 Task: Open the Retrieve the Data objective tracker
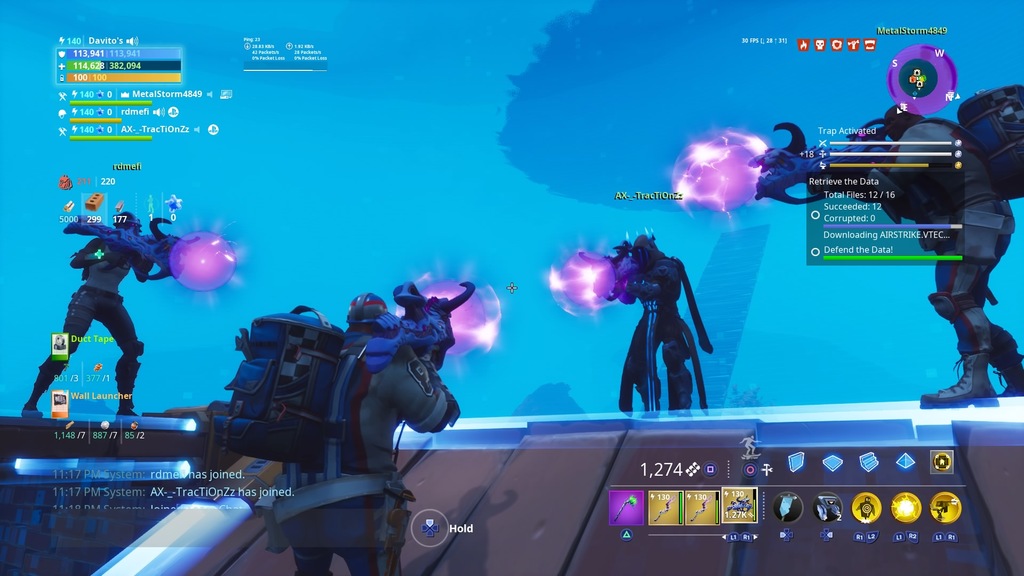click(843, 182)
